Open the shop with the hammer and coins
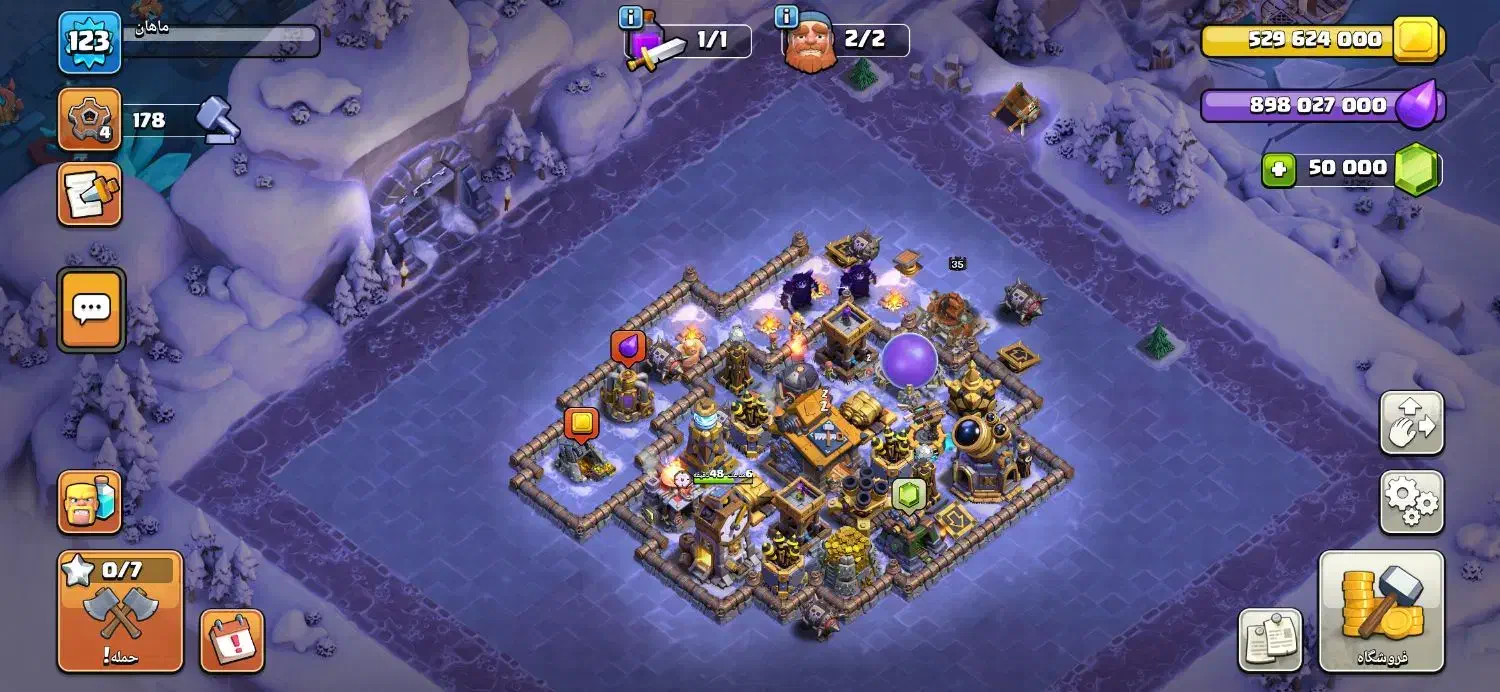The width and height of the screenshot is (1500, 692). [1381, 610]
